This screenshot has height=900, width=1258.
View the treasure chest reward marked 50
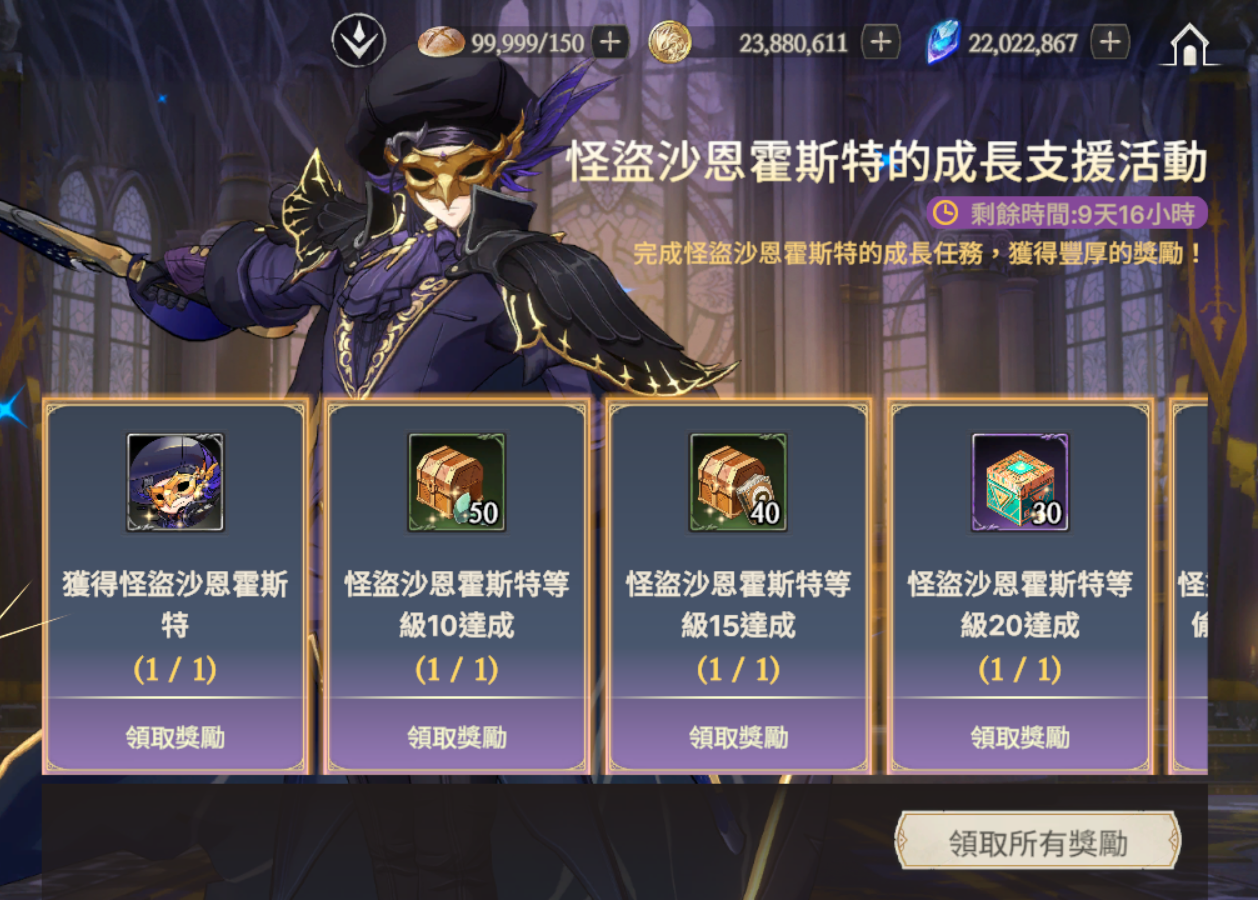click(457, 482)
